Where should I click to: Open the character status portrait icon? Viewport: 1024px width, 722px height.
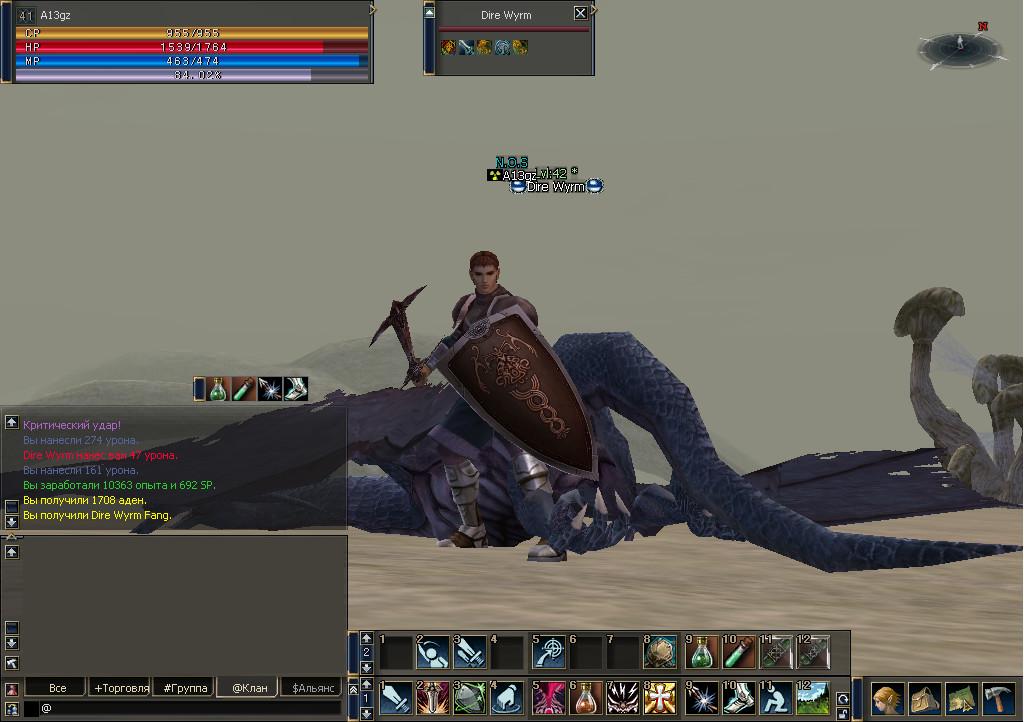coord(887,697)
